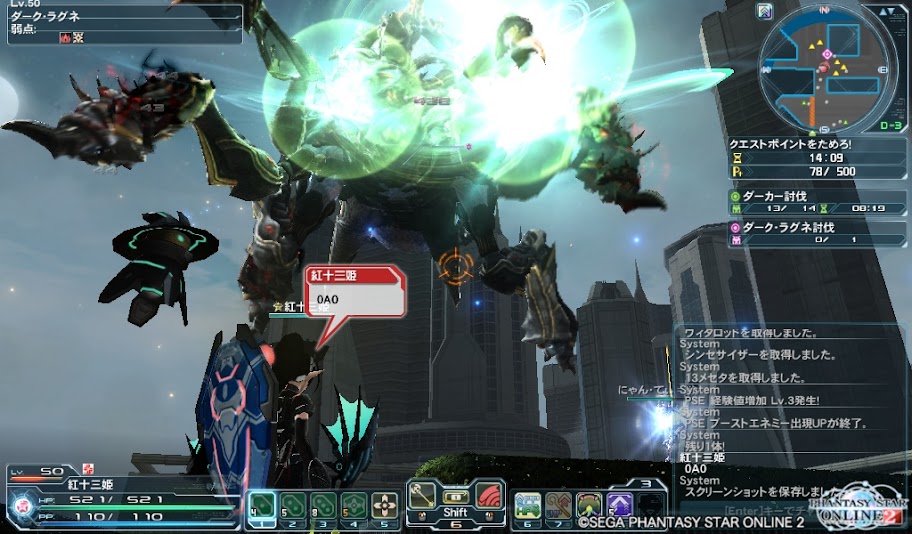Select the golden rod weapon action icon
The height and width of the screenshot is (534, 912).
(x=422, y=496)
